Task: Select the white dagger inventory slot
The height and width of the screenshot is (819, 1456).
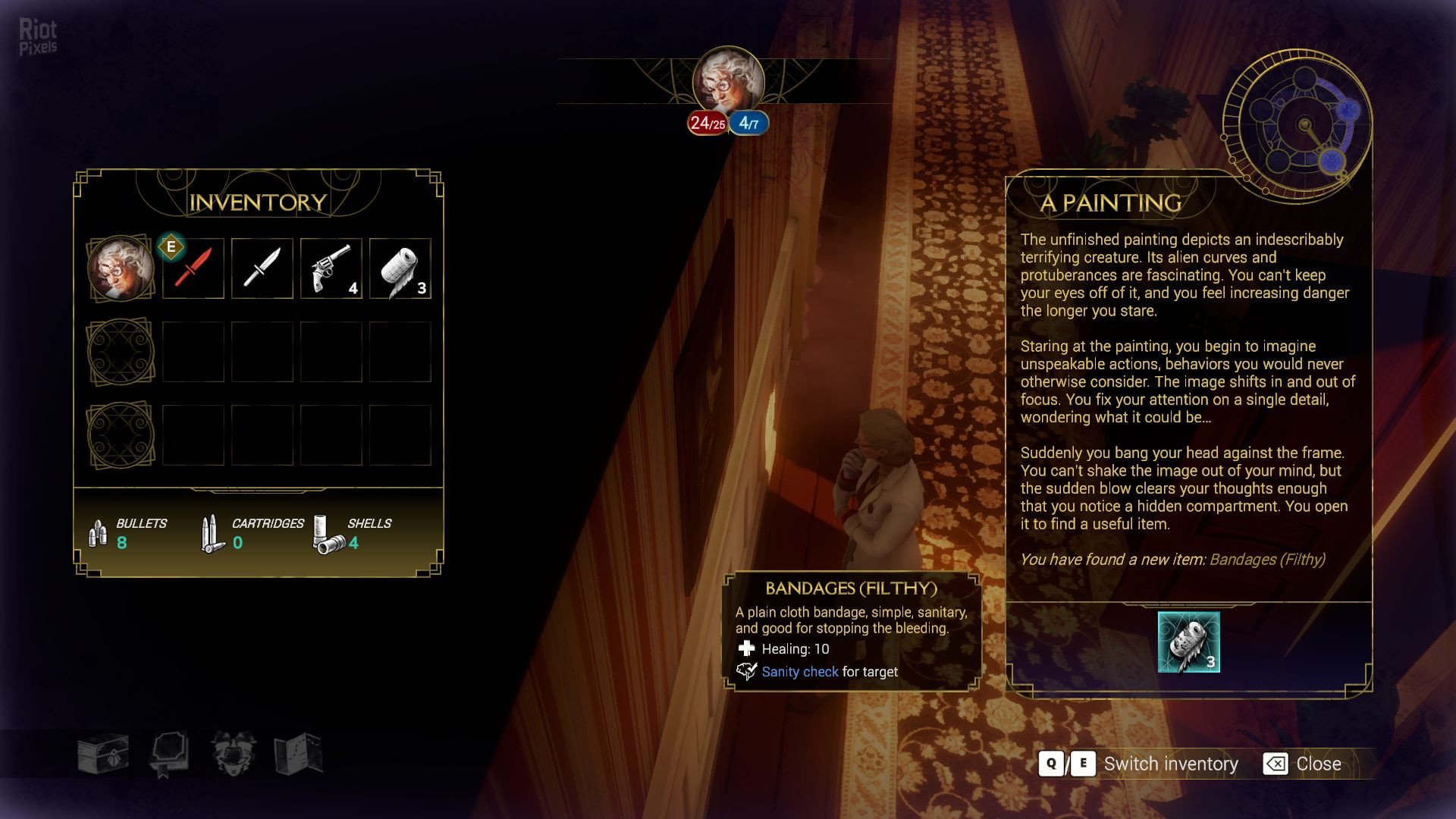Action: click(x=262, y=268)
